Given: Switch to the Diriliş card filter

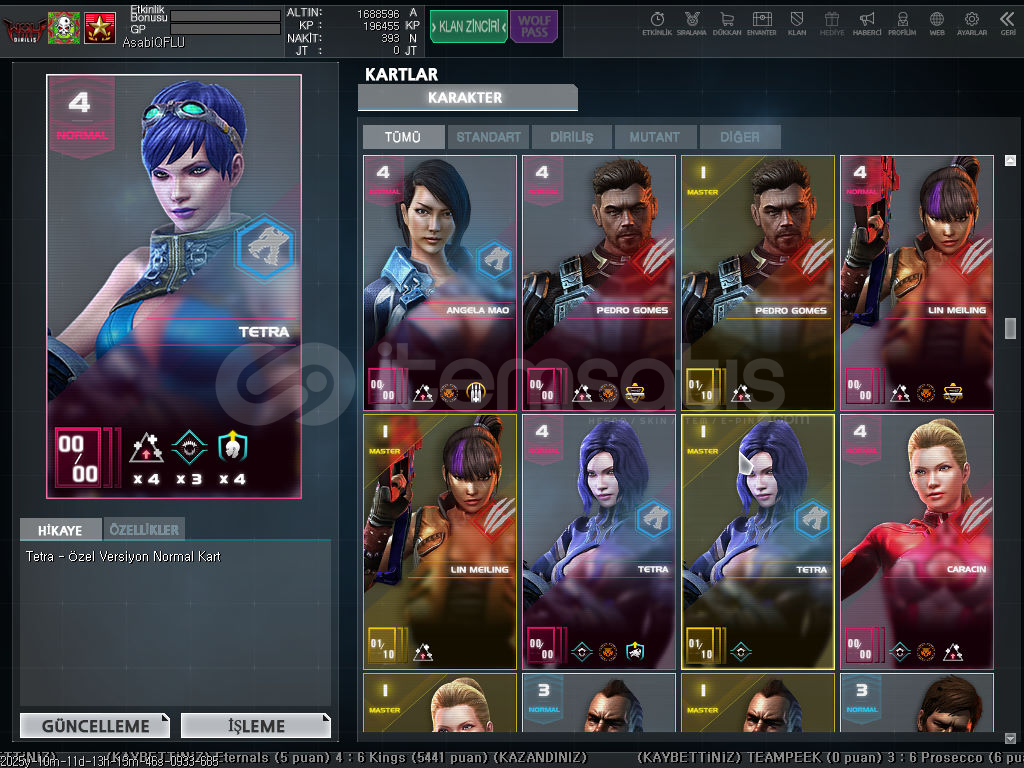Looking at the screenshot, I should 571,137.
